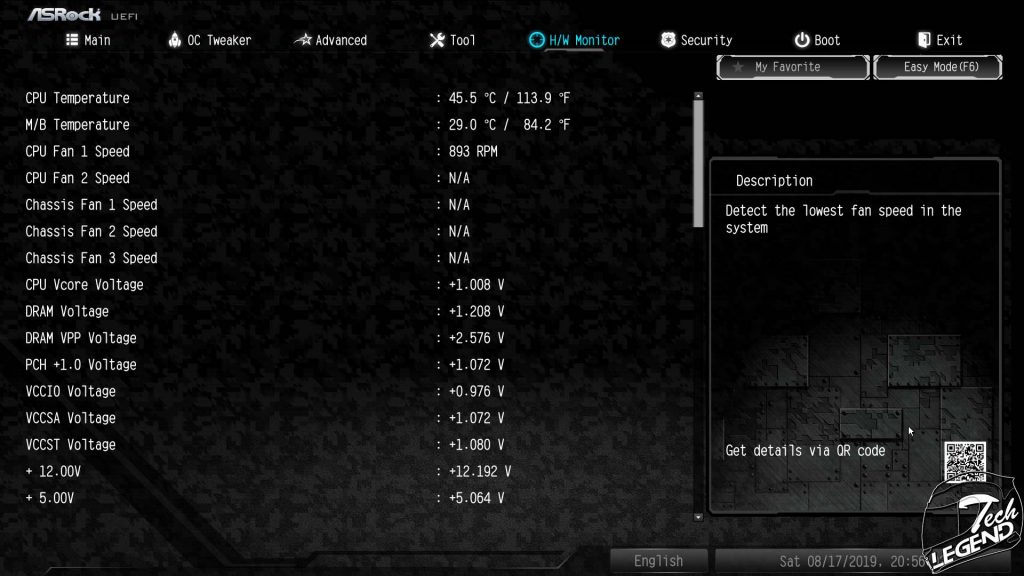The width and height of the screenshot is (1024, 576).
Task: Open the Advanced tab
Action: 331,40
